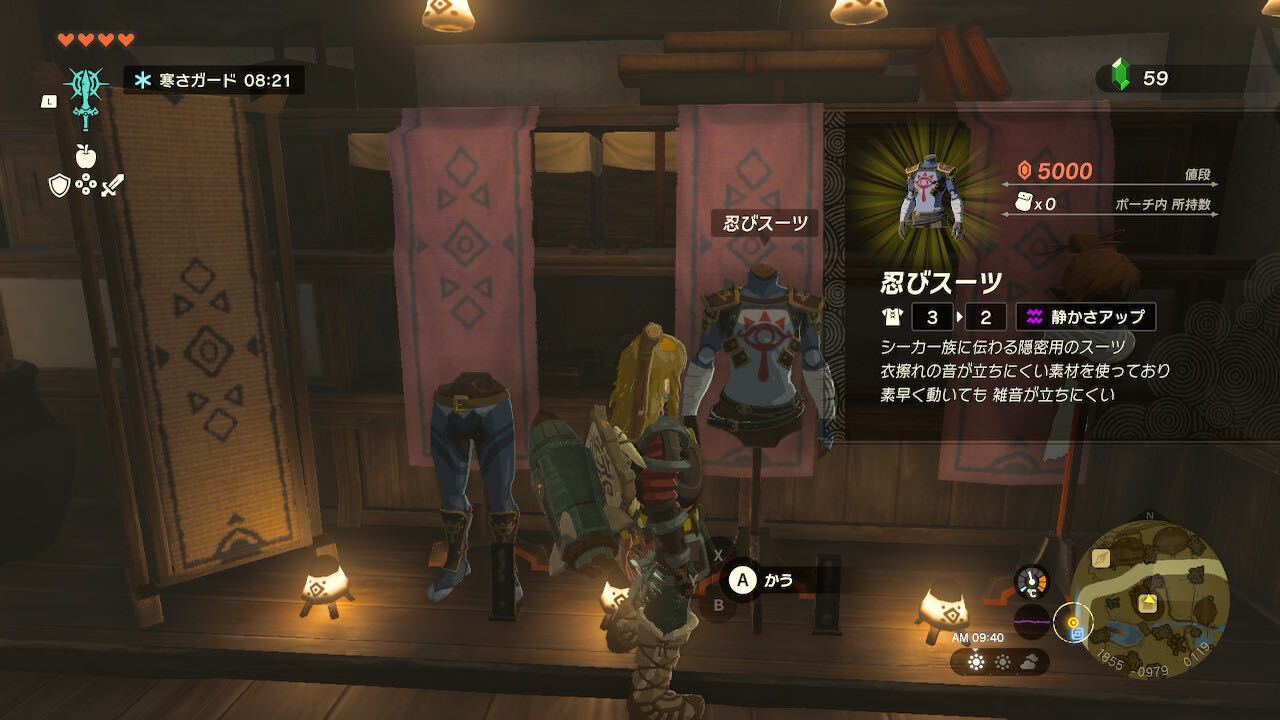The image size is (1280, 720).
Task: Click the orange rupee icon beside the 5000 price
Action: (x=1022, y=170)
